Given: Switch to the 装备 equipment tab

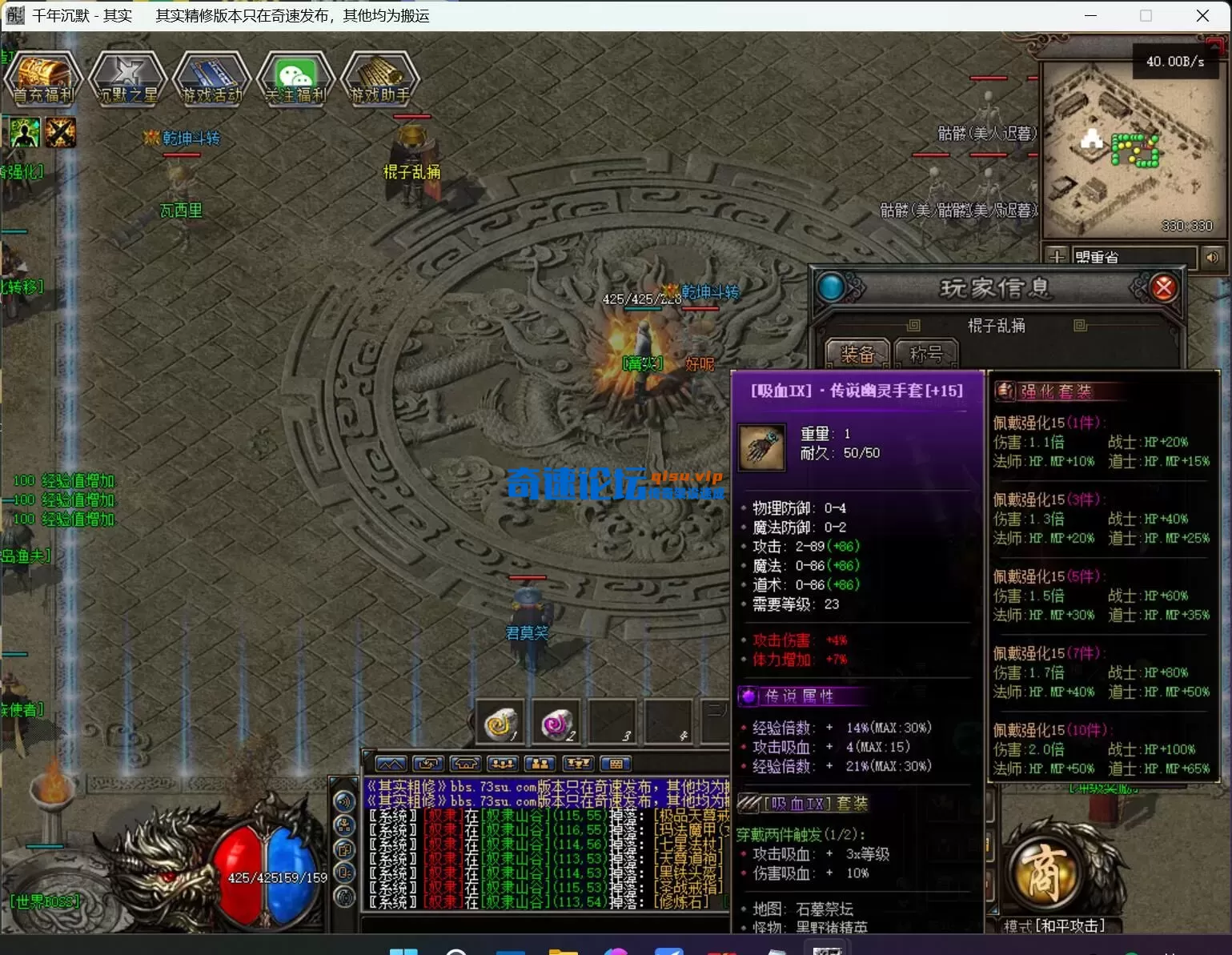Looking at the screenshot, I should pyautogui.click(x=857, y=352).
